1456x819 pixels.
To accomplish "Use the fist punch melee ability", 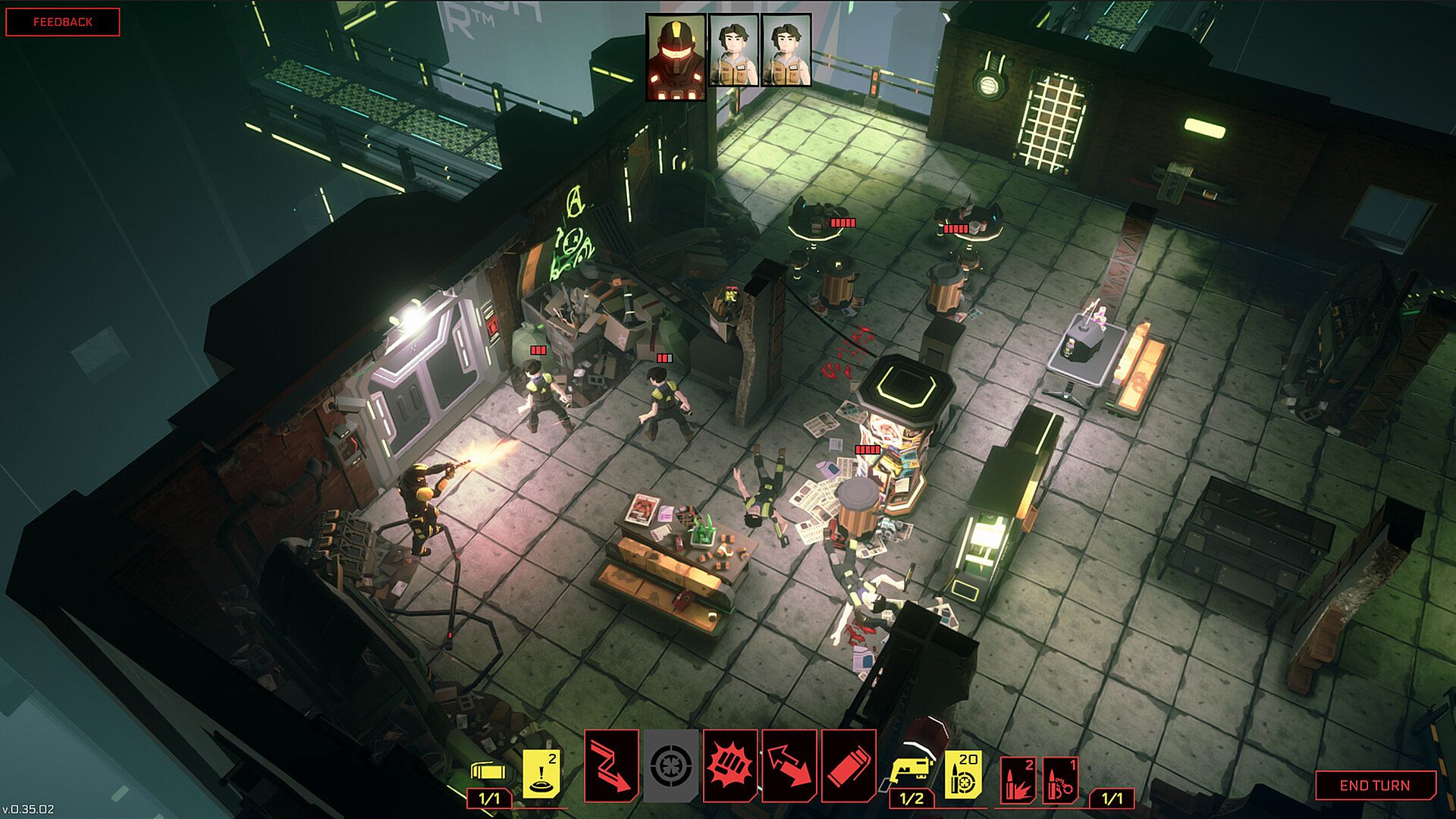I will click(x=730, y=766).
